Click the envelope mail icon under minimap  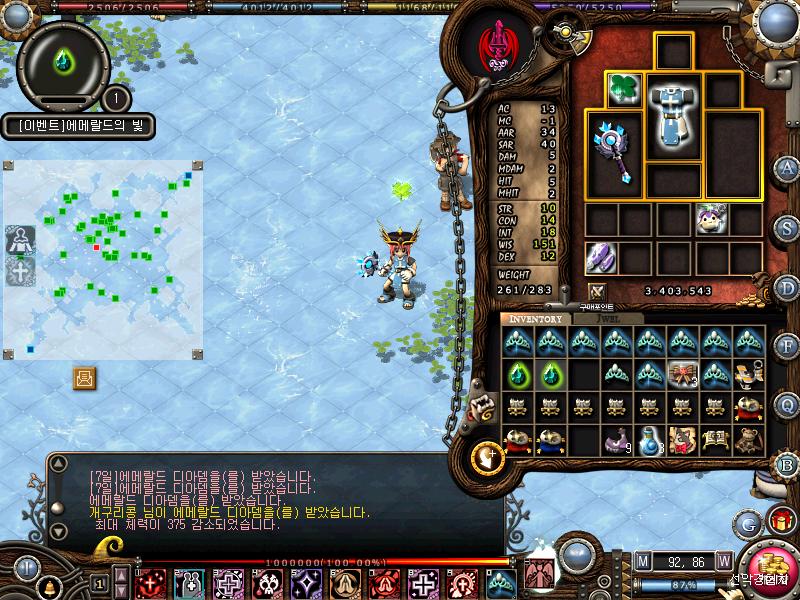coord(85,377)
